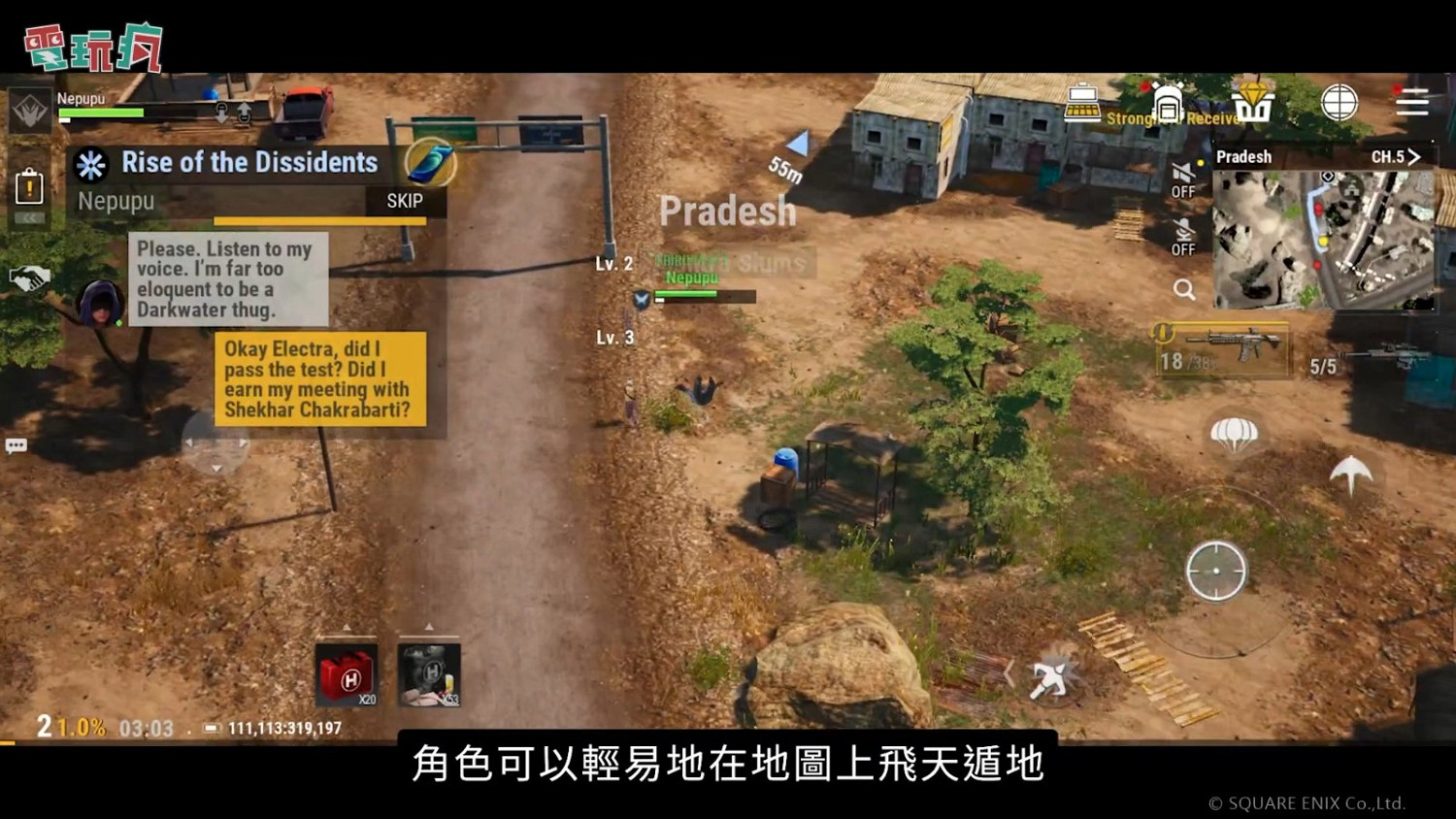Viewport: 1456px width, 819px height.
Task: Tap the handshake social icon in left sidebar
Action: (30, 275)
